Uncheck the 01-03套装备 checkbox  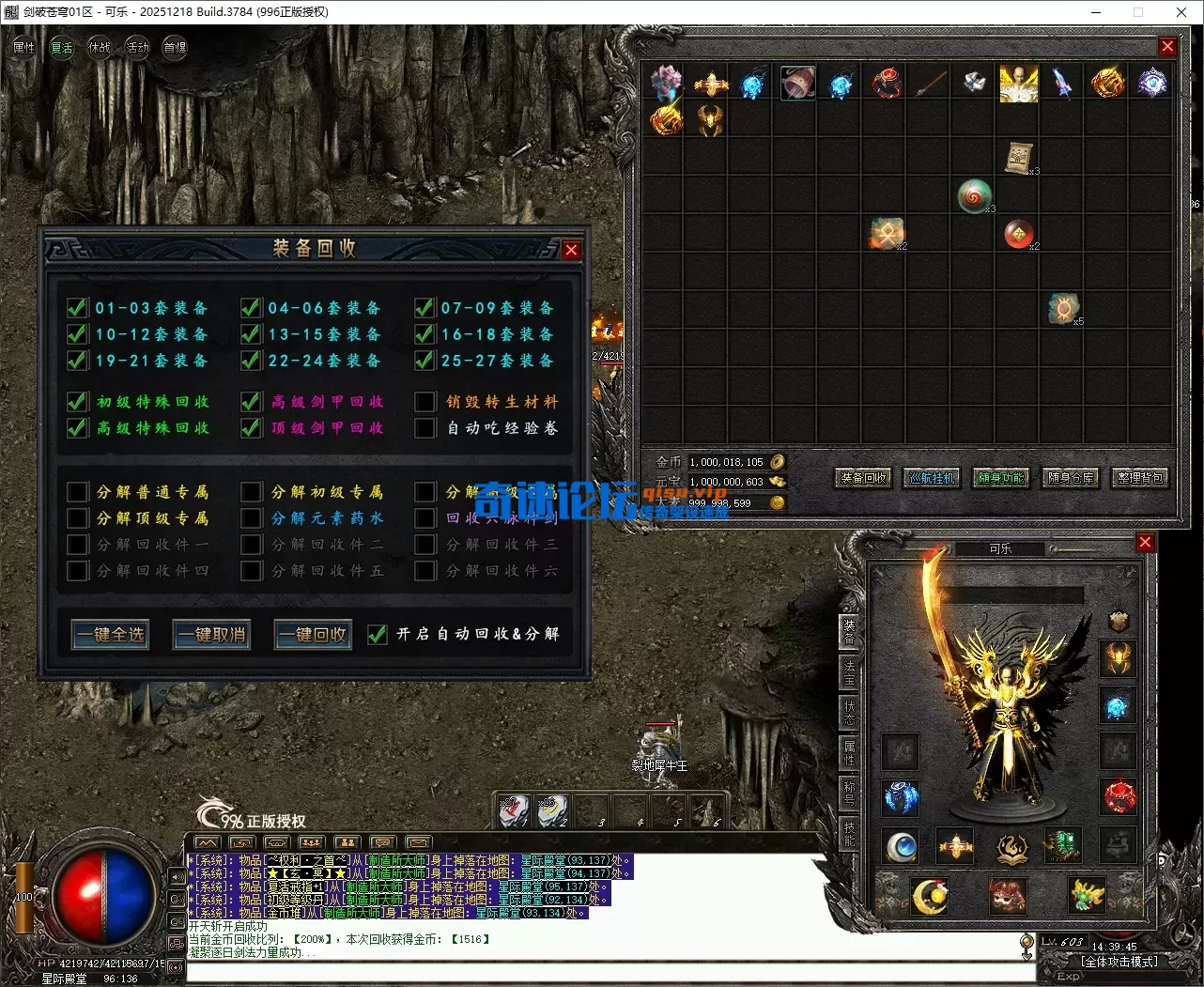pyautogui.click(x=77, y=308)
